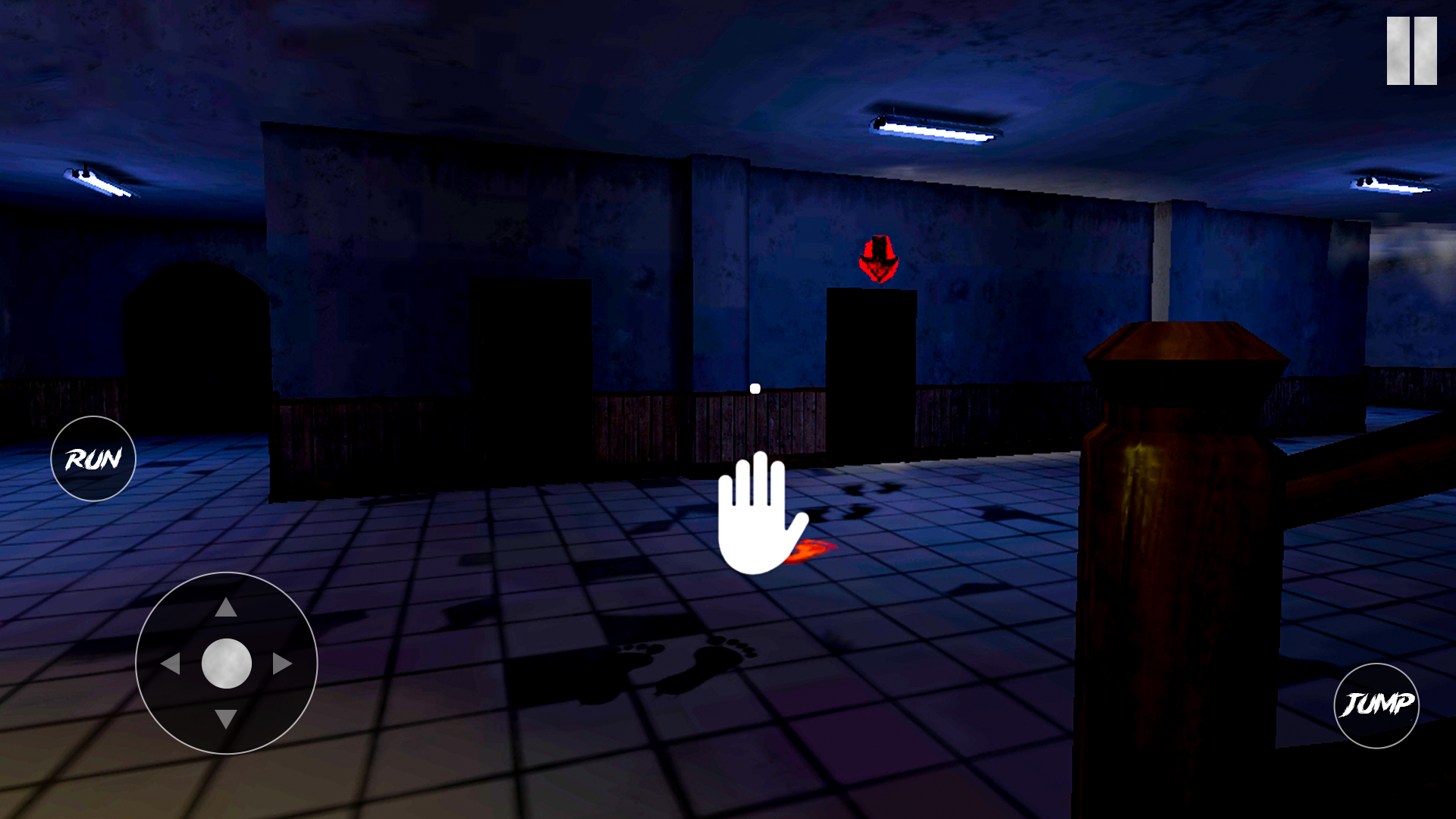Tap the crosshair dot at screen center
Image resolution: width=1456 pixels, height=819 pixels.
coord(754,388)
